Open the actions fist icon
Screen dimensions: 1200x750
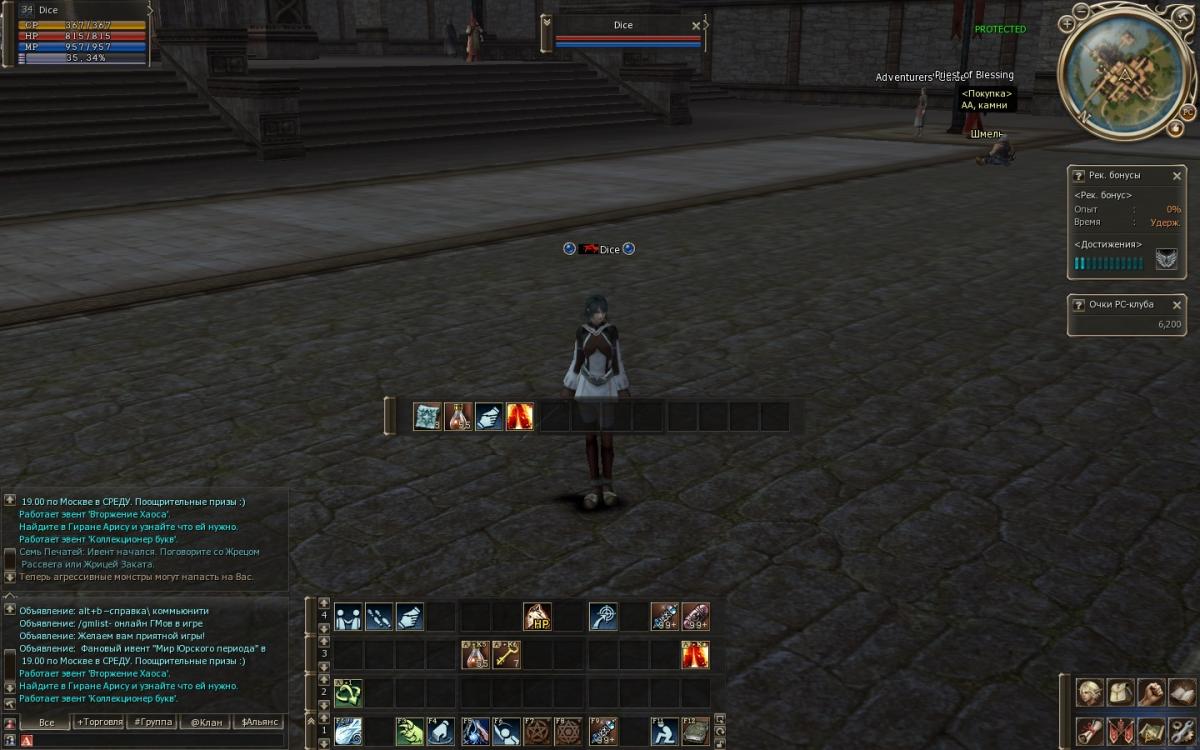[1151, 693]
